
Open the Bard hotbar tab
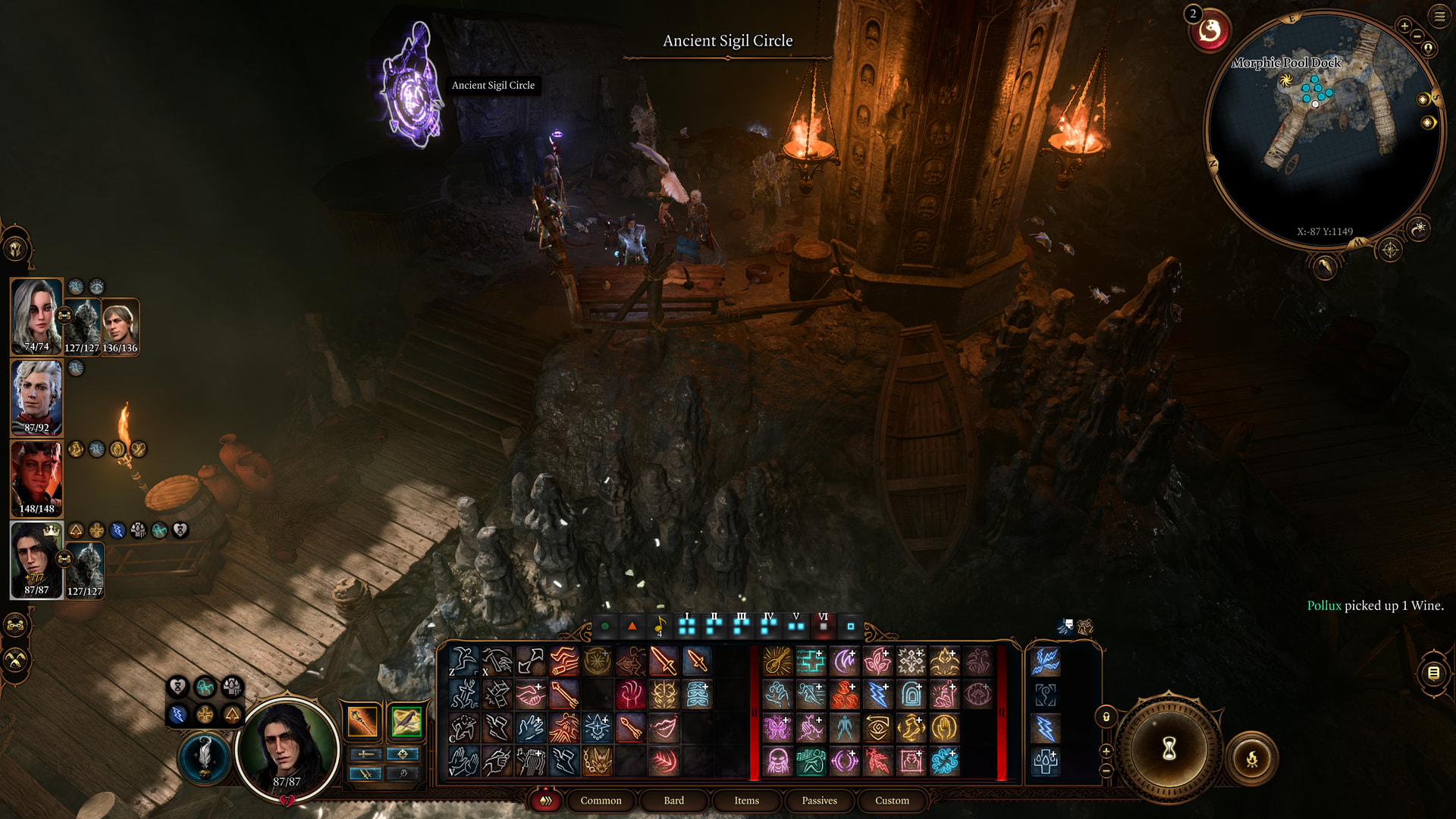point(673,800)
